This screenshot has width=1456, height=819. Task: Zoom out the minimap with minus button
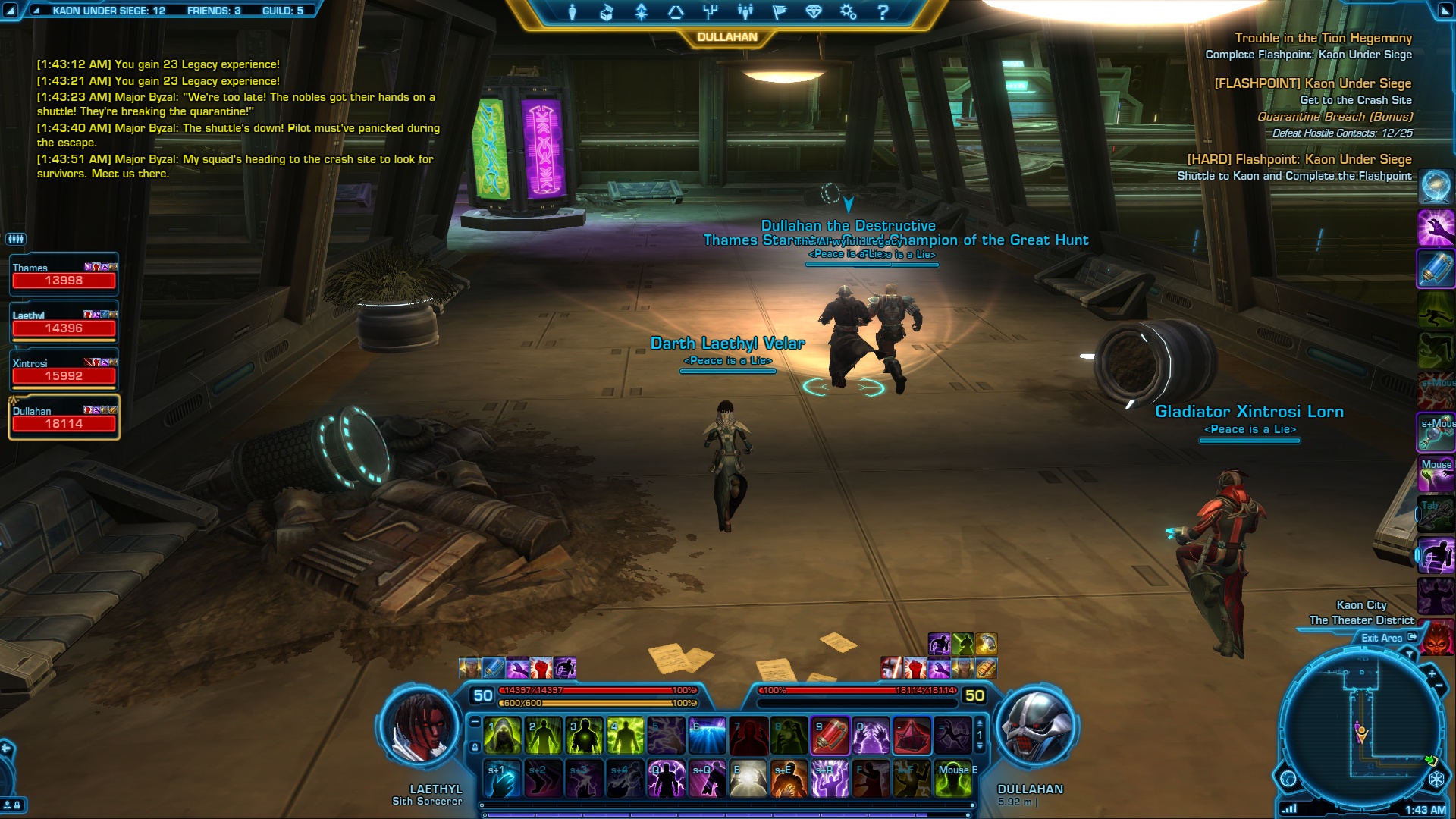click(1439, 687)
